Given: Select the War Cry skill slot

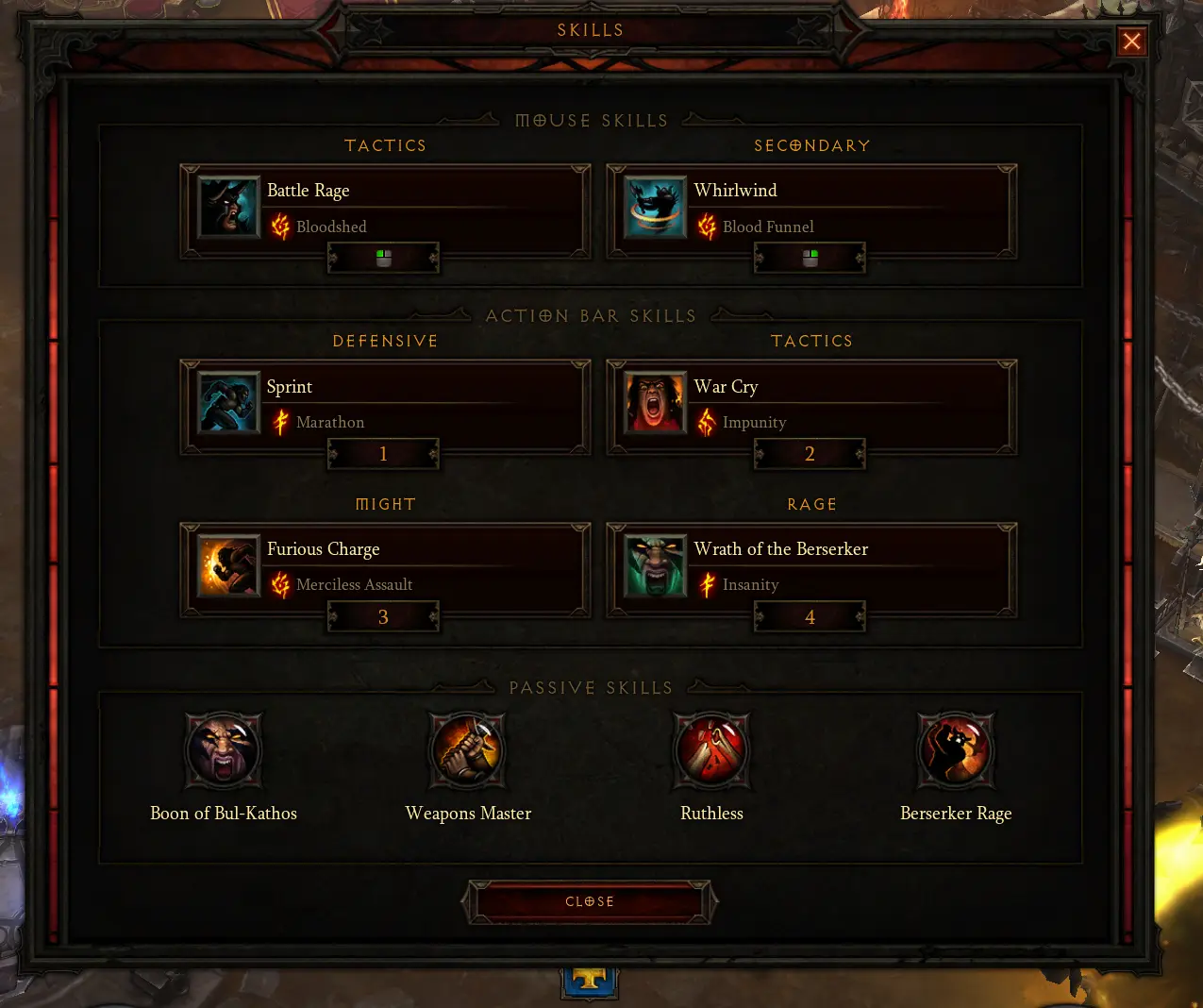Looking at the screenshot, I should (811, 403).
